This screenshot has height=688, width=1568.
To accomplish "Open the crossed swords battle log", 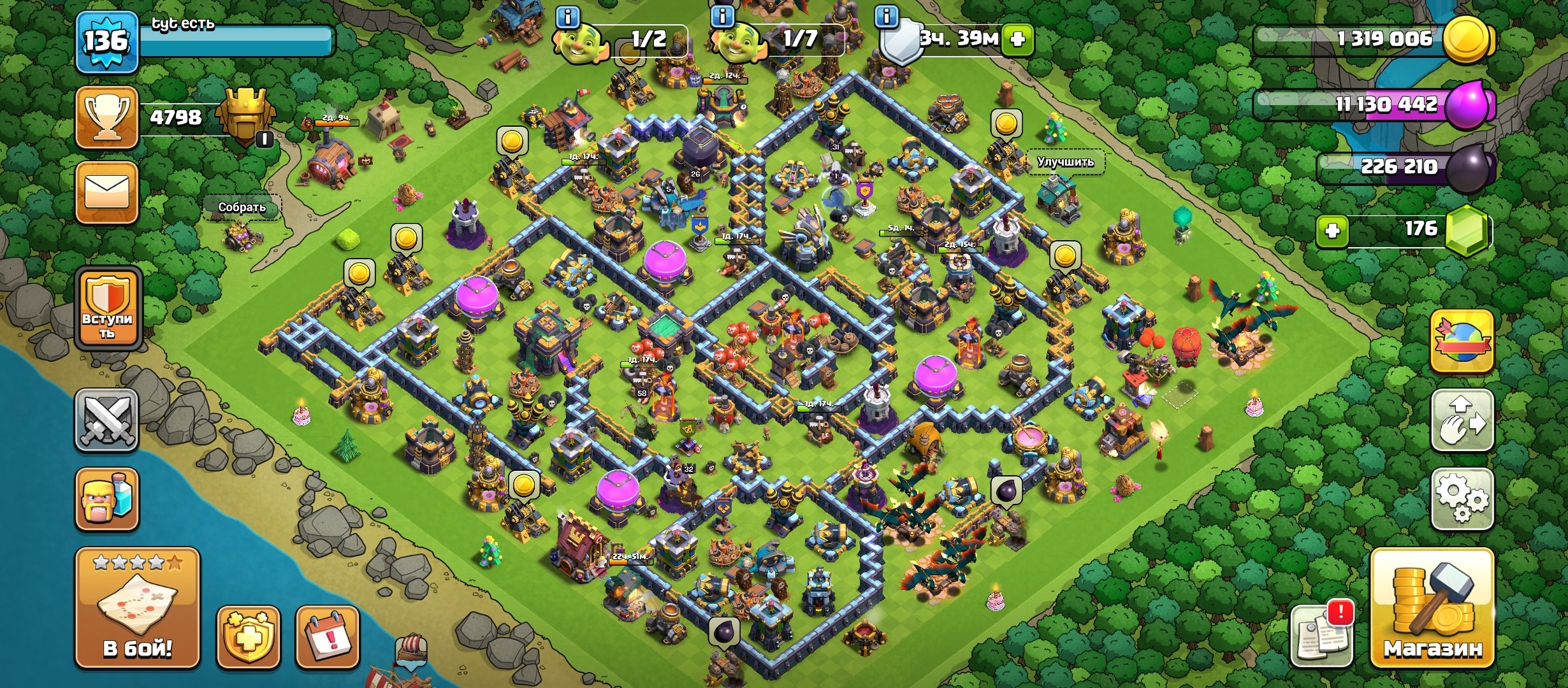I will pos(107,420).
